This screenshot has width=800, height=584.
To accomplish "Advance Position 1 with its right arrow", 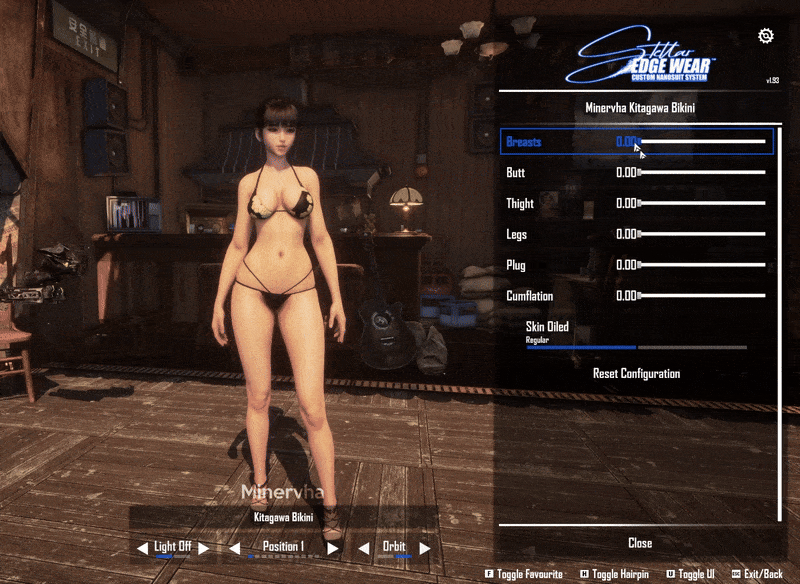I will click(x=332, y=548).
